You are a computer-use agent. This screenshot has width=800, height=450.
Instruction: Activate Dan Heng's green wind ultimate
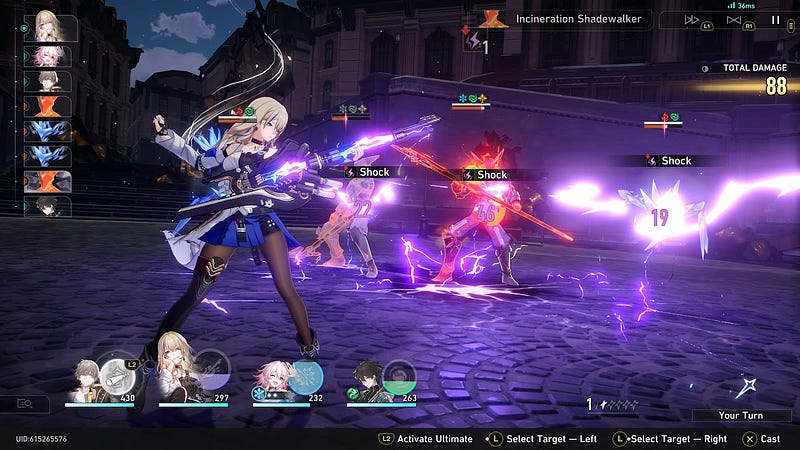[x=399, y=376]
